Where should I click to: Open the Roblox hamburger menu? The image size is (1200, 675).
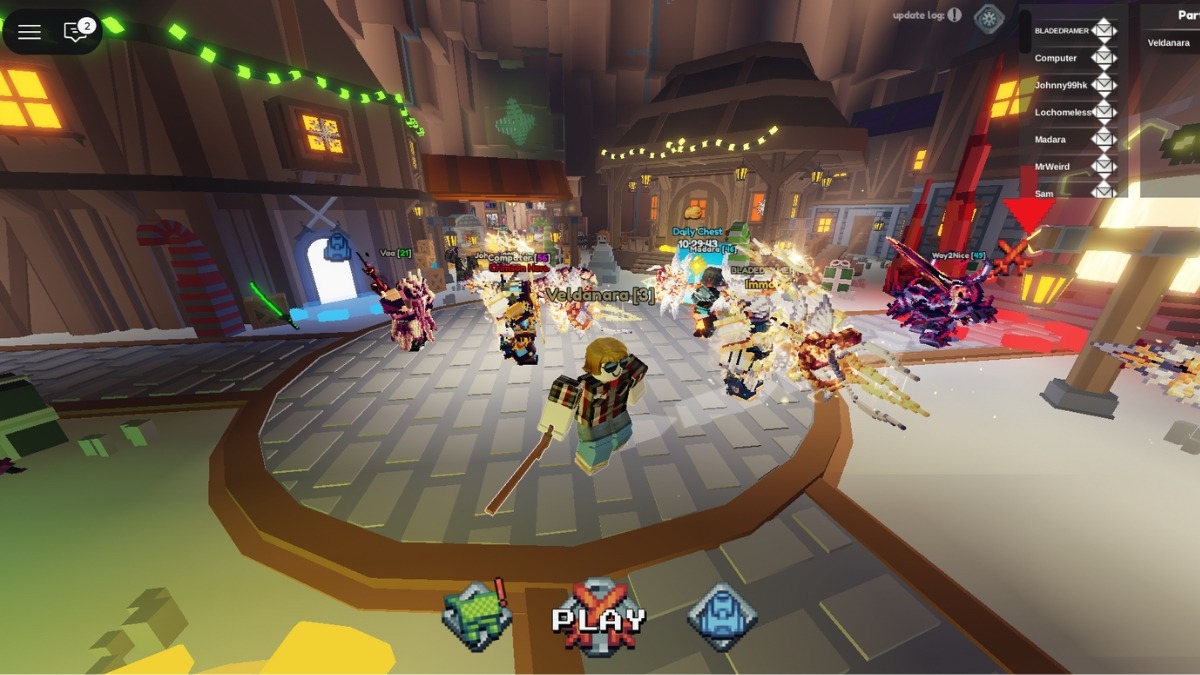[29, 32]
